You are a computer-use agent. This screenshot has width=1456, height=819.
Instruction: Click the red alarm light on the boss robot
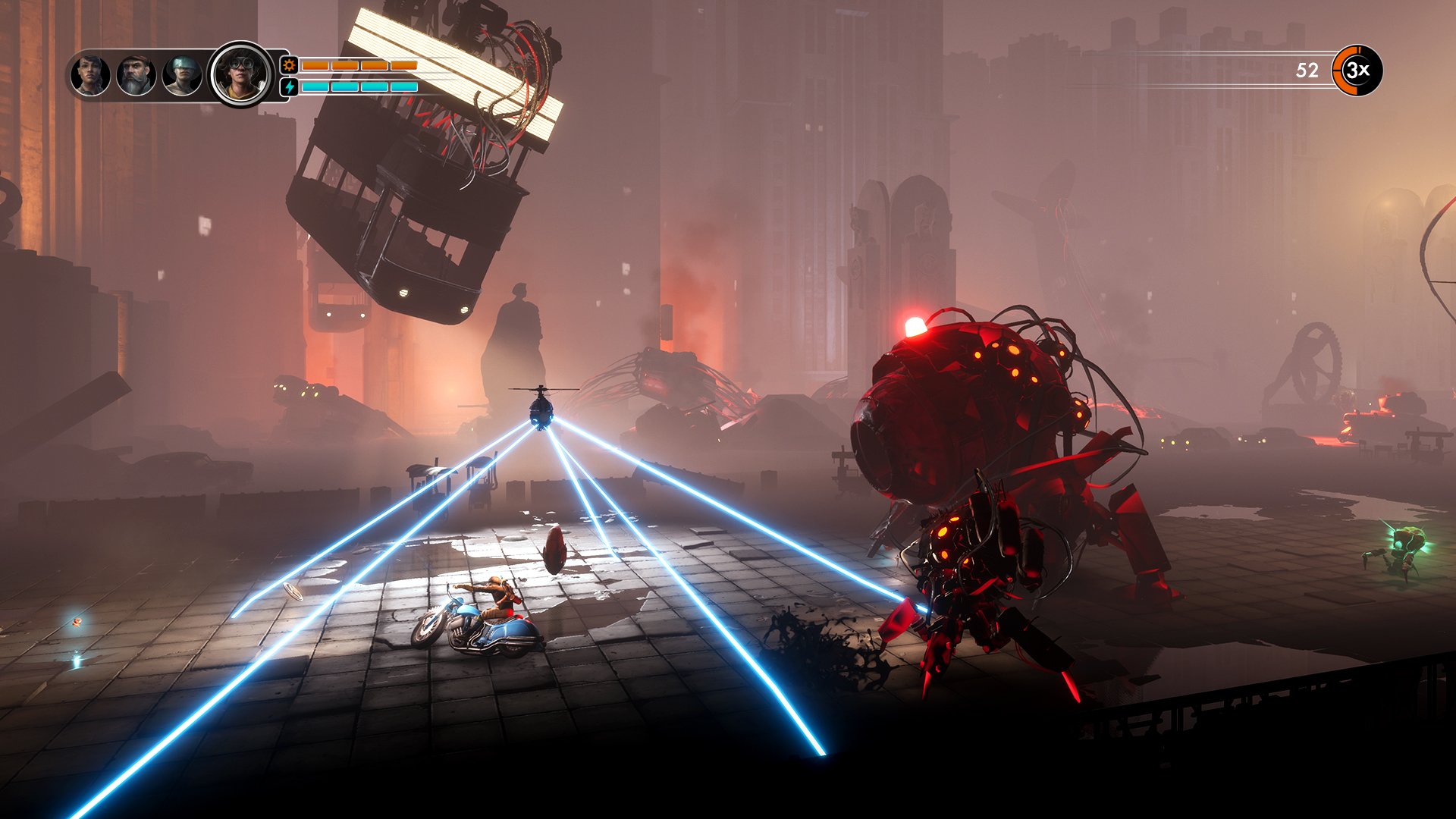coord(915,326)
